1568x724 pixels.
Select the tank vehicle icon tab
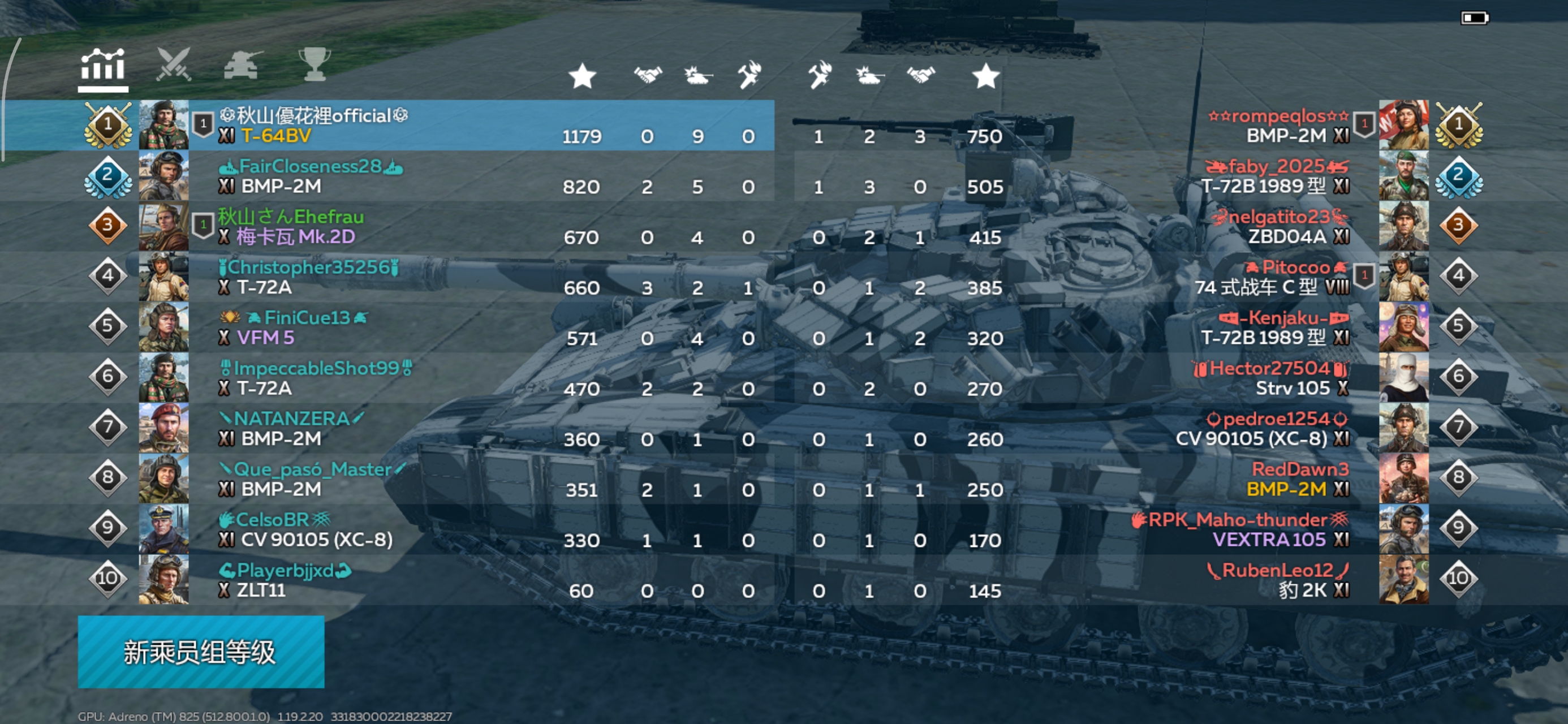(242, 67)
